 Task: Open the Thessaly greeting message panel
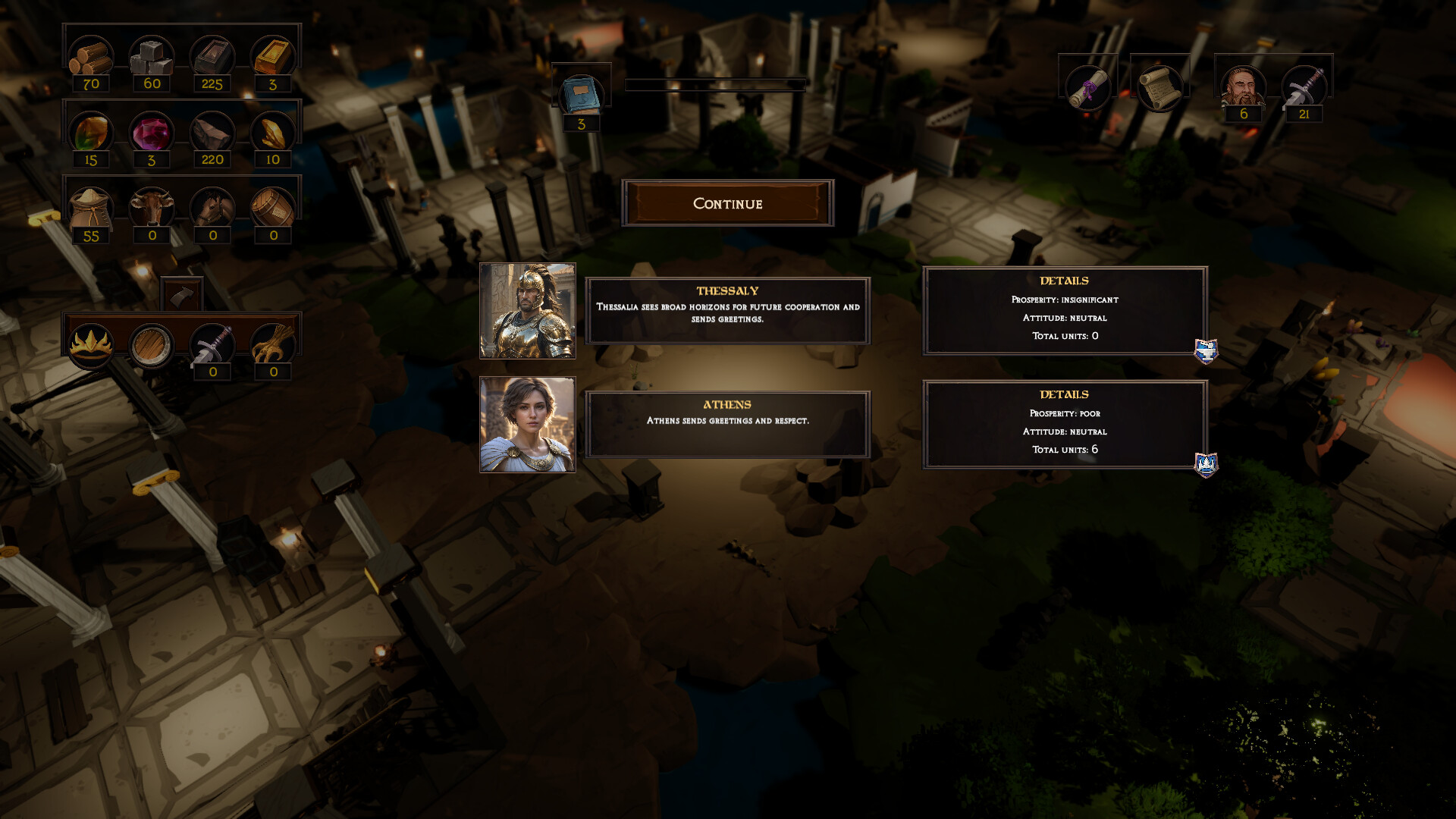pos(727,311)
